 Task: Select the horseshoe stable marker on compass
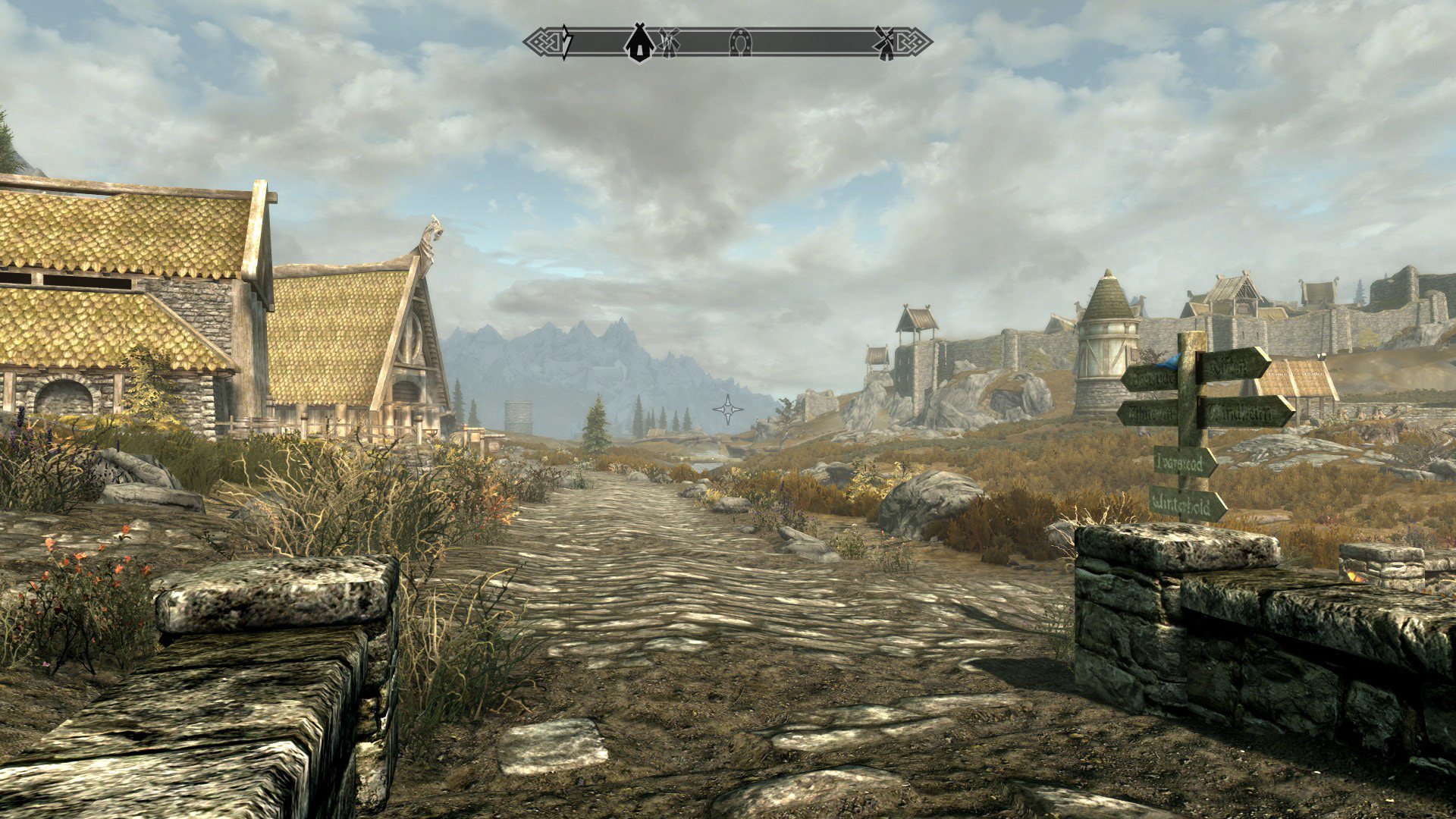coord(739,42)
